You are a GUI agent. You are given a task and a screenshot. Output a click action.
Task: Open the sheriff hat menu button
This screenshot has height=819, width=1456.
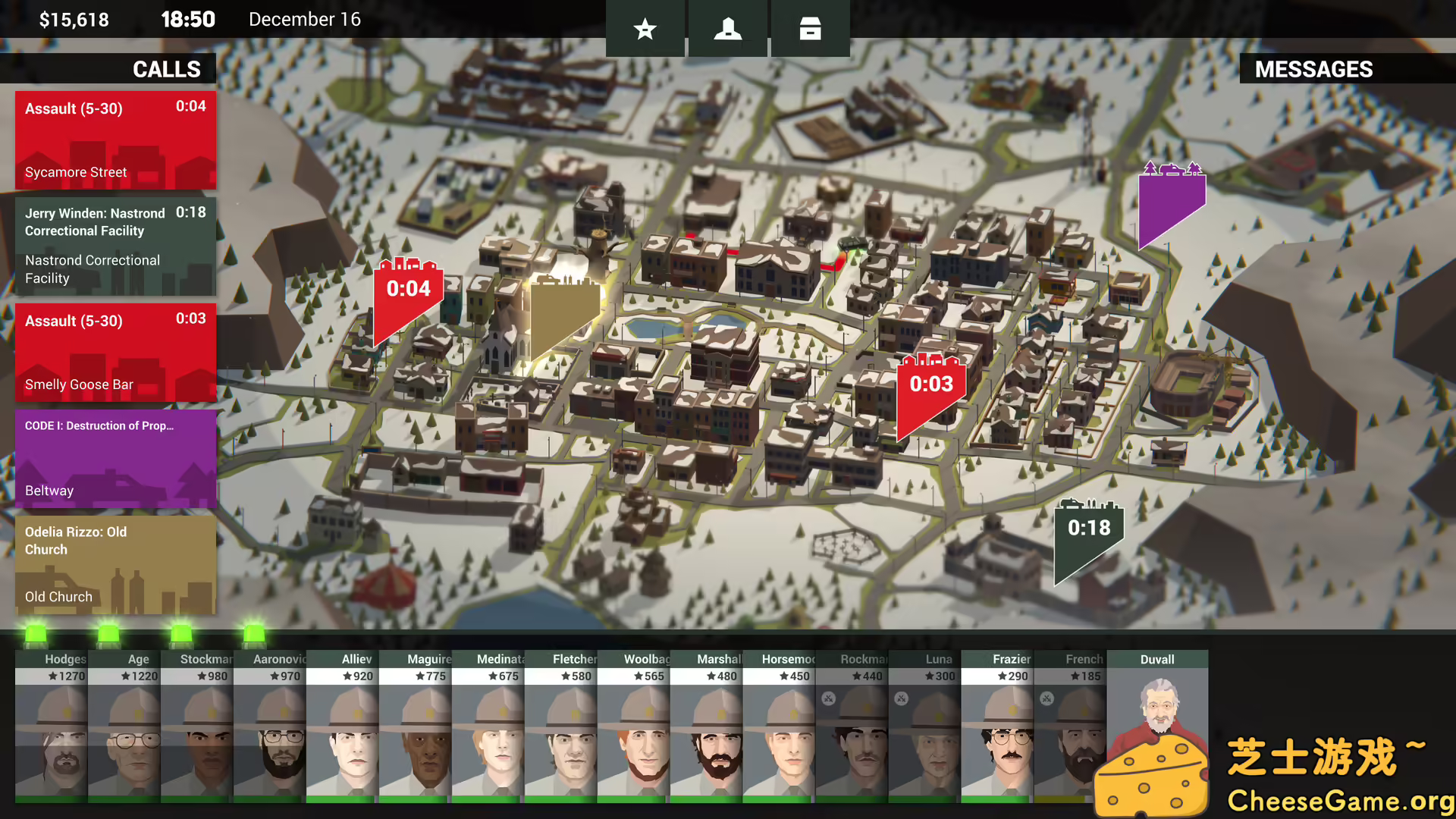tap(727, 29)
